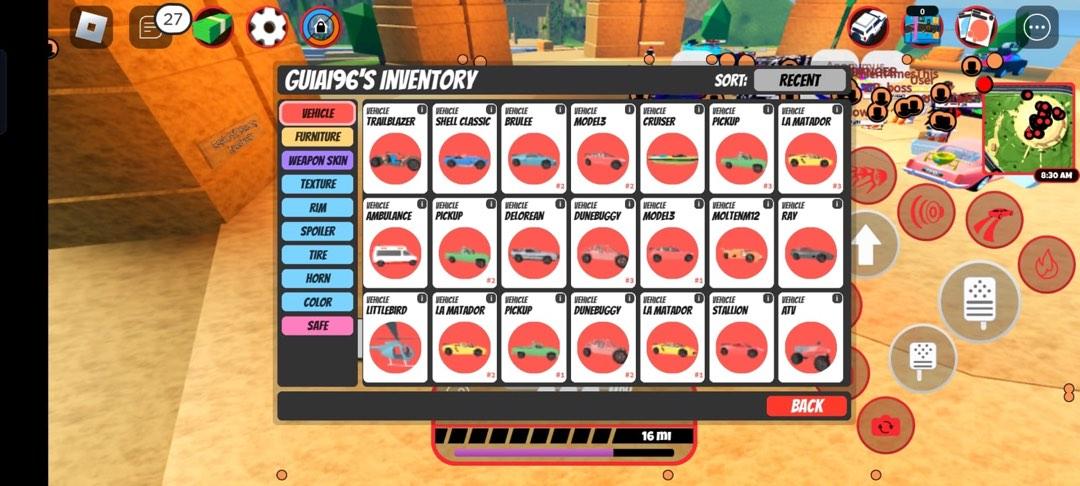Viewport: 1080px width, 486px height.
Task: Open the Roblox menu logo button
Action: pos(91,27)
